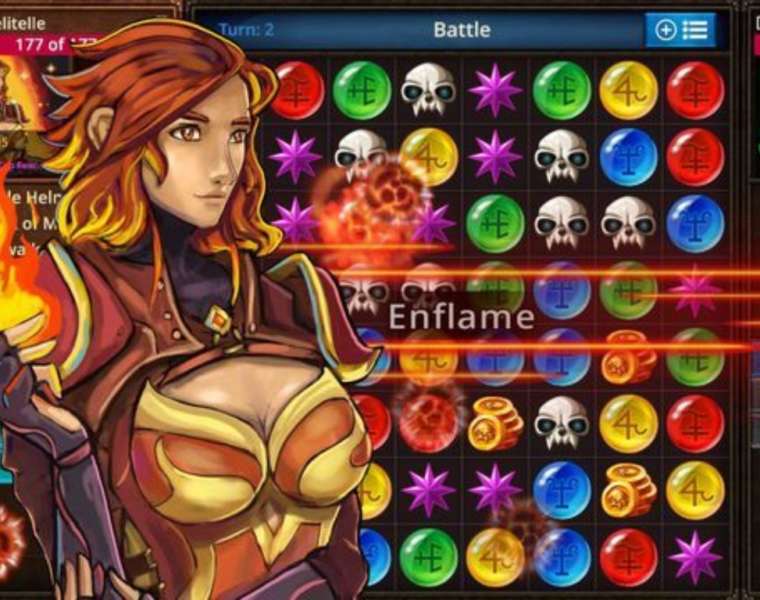Pick the gold coin tile beside the skull

[x=496, y=423]
